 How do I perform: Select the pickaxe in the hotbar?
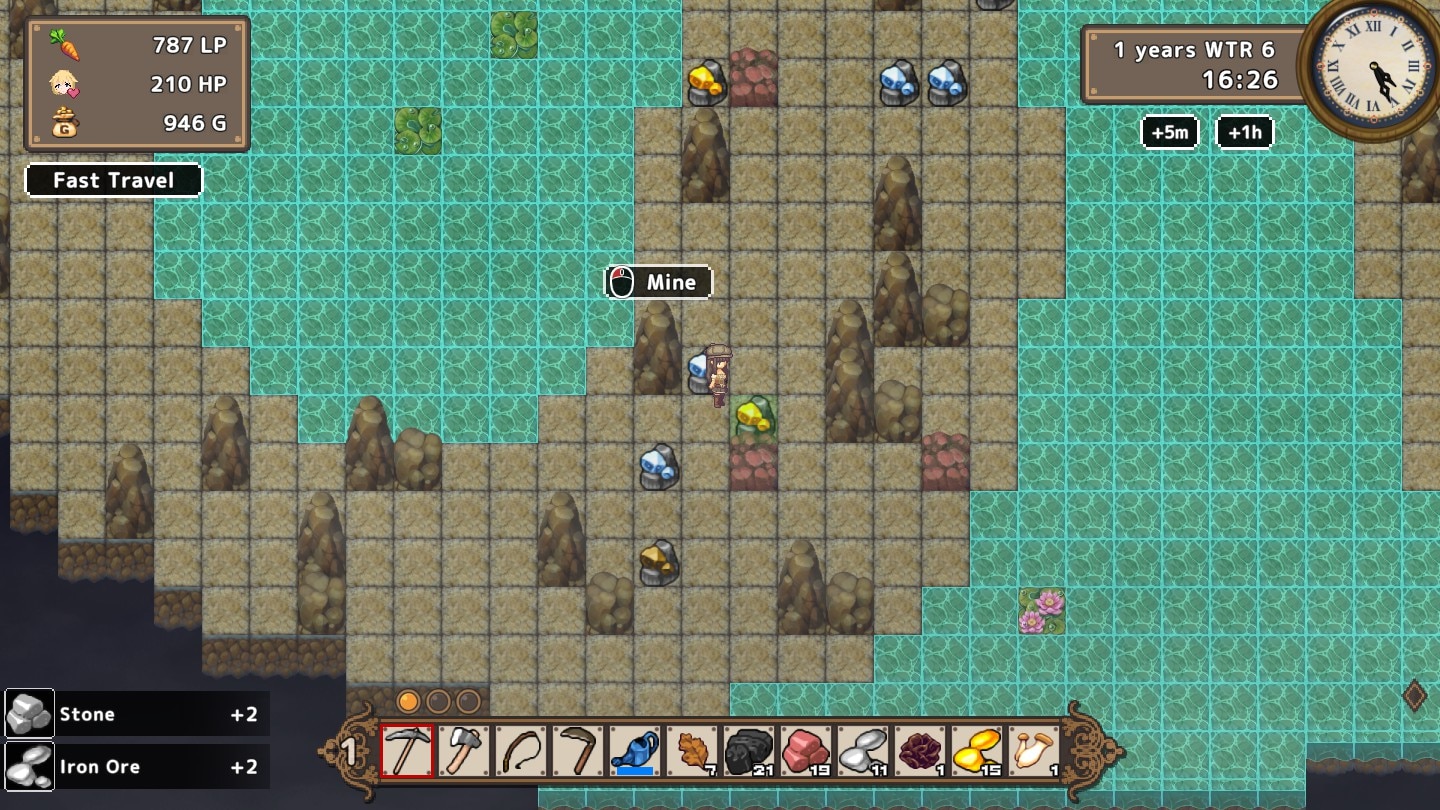click(407, 751)
